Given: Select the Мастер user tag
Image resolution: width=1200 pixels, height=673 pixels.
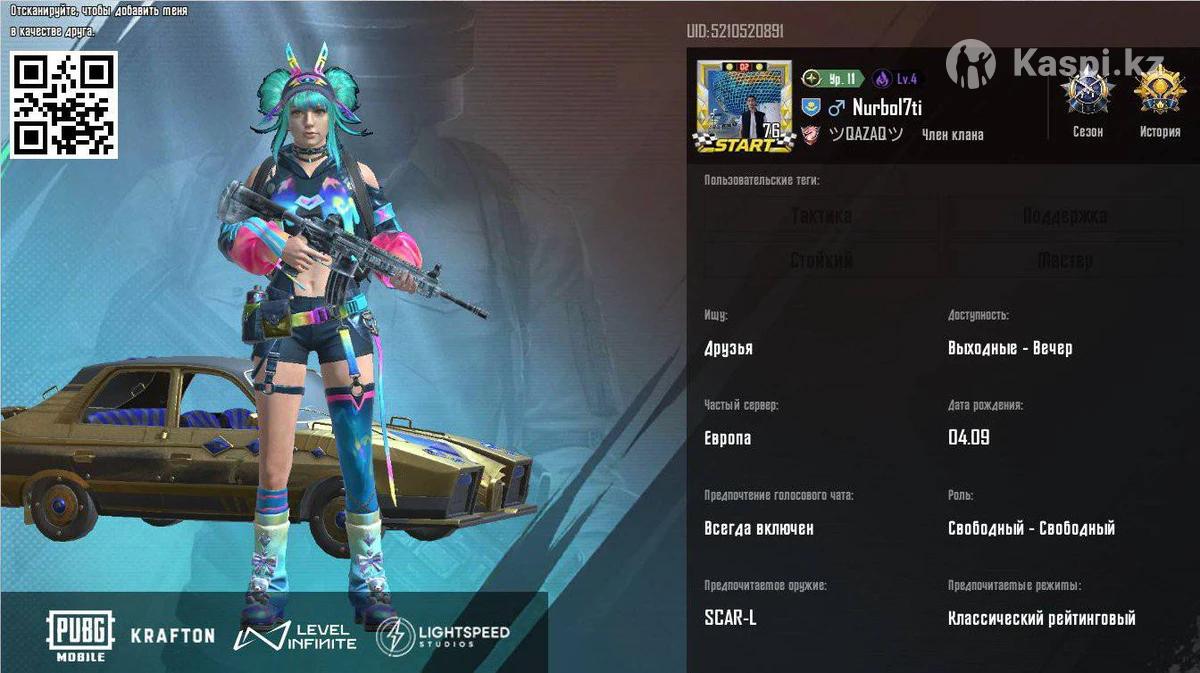Looking at the screenshot, I should 1064,261.
